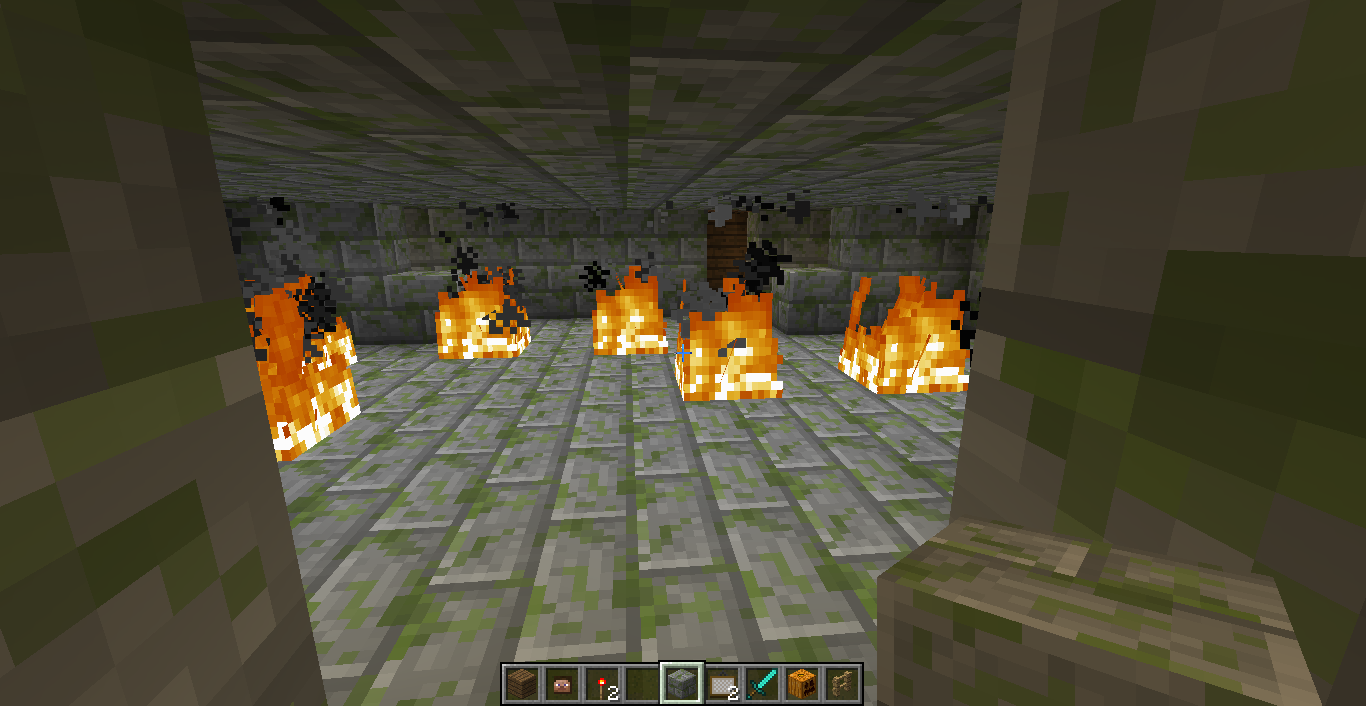This screenshot has width=1366, height=706.
Task: Choose the wooden fence hotbar slot
Action: click(x=842, y=684)
